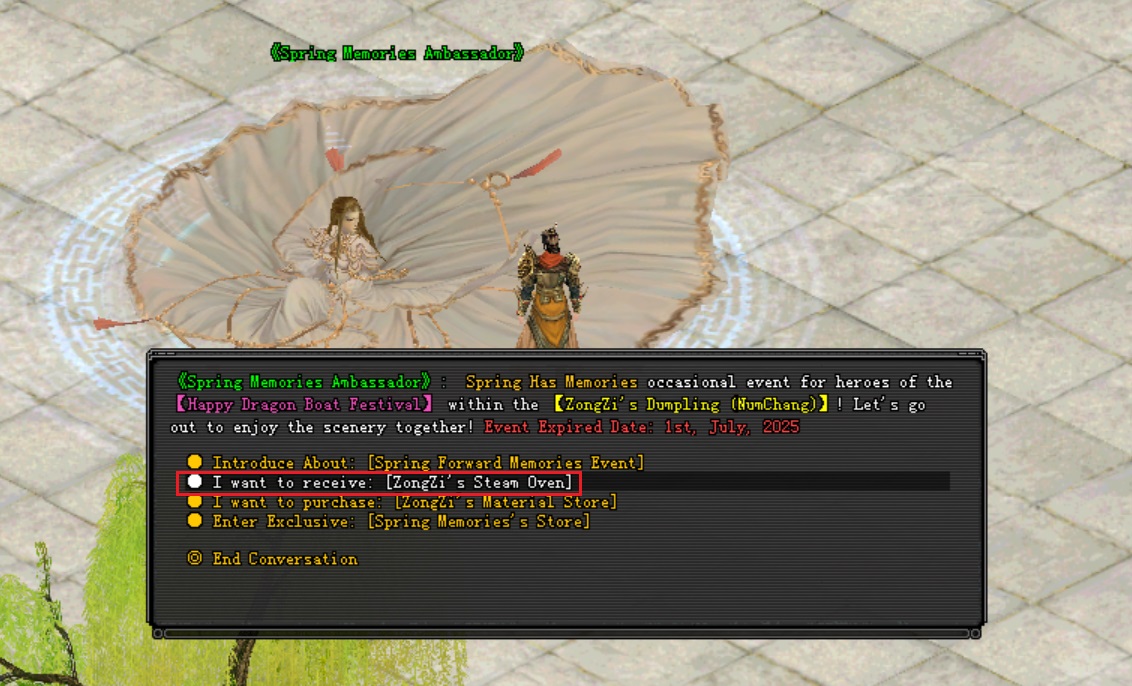The image size is (1132, 686).
Task: Click End Conversation to close dialogue
Action: [x=283, y=559]
